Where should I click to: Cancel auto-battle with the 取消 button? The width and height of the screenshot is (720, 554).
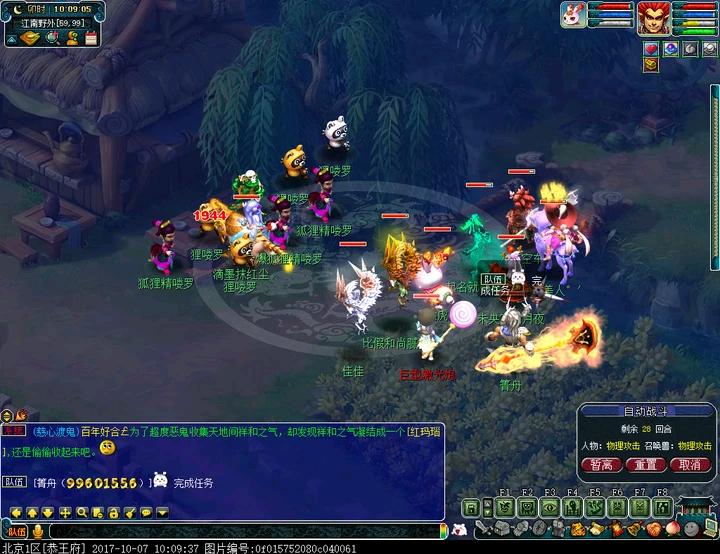pyautogui.click(x=691, y=465)
